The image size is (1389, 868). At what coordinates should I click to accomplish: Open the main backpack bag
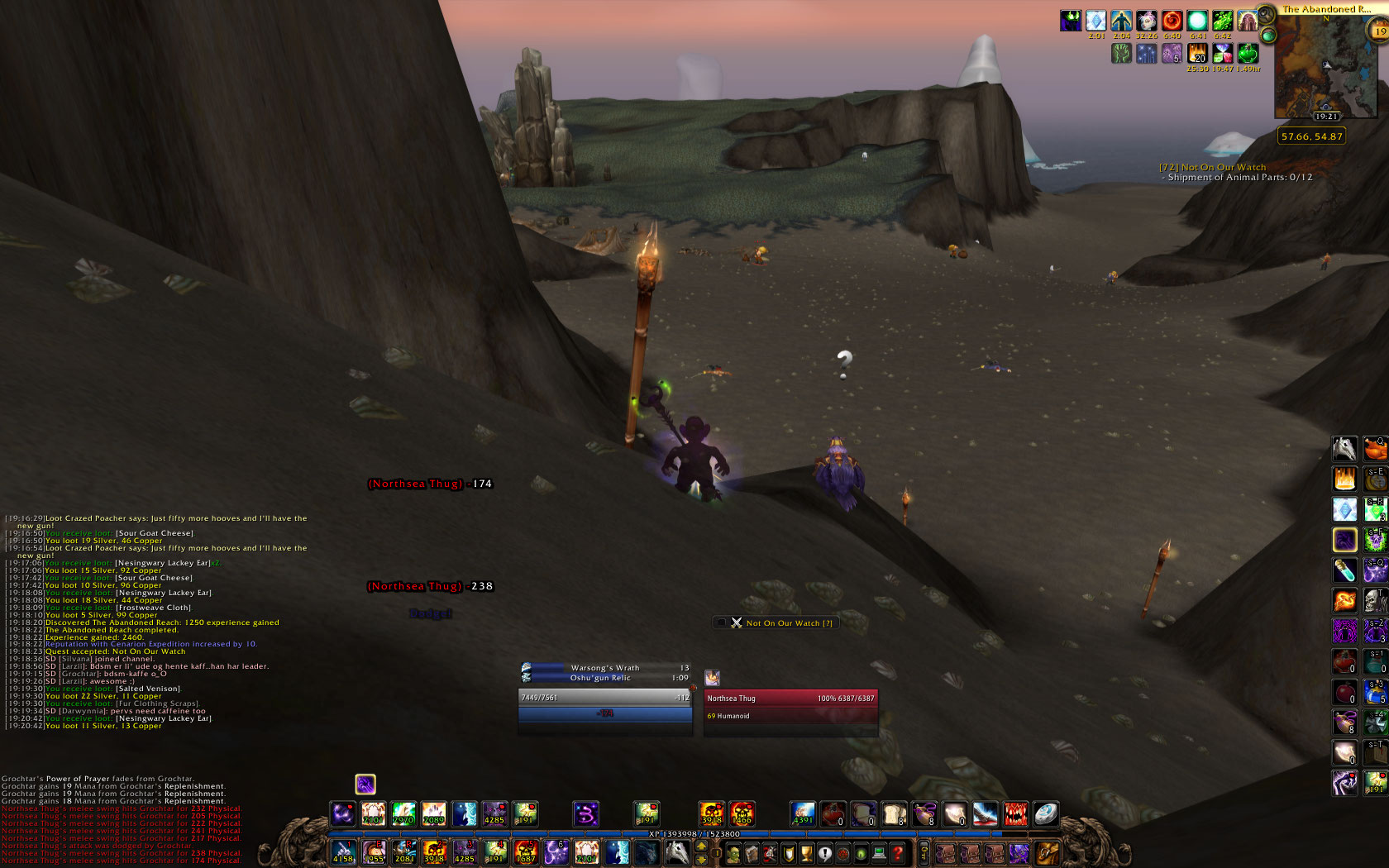pyautogui.click(x=1047, y=852)
